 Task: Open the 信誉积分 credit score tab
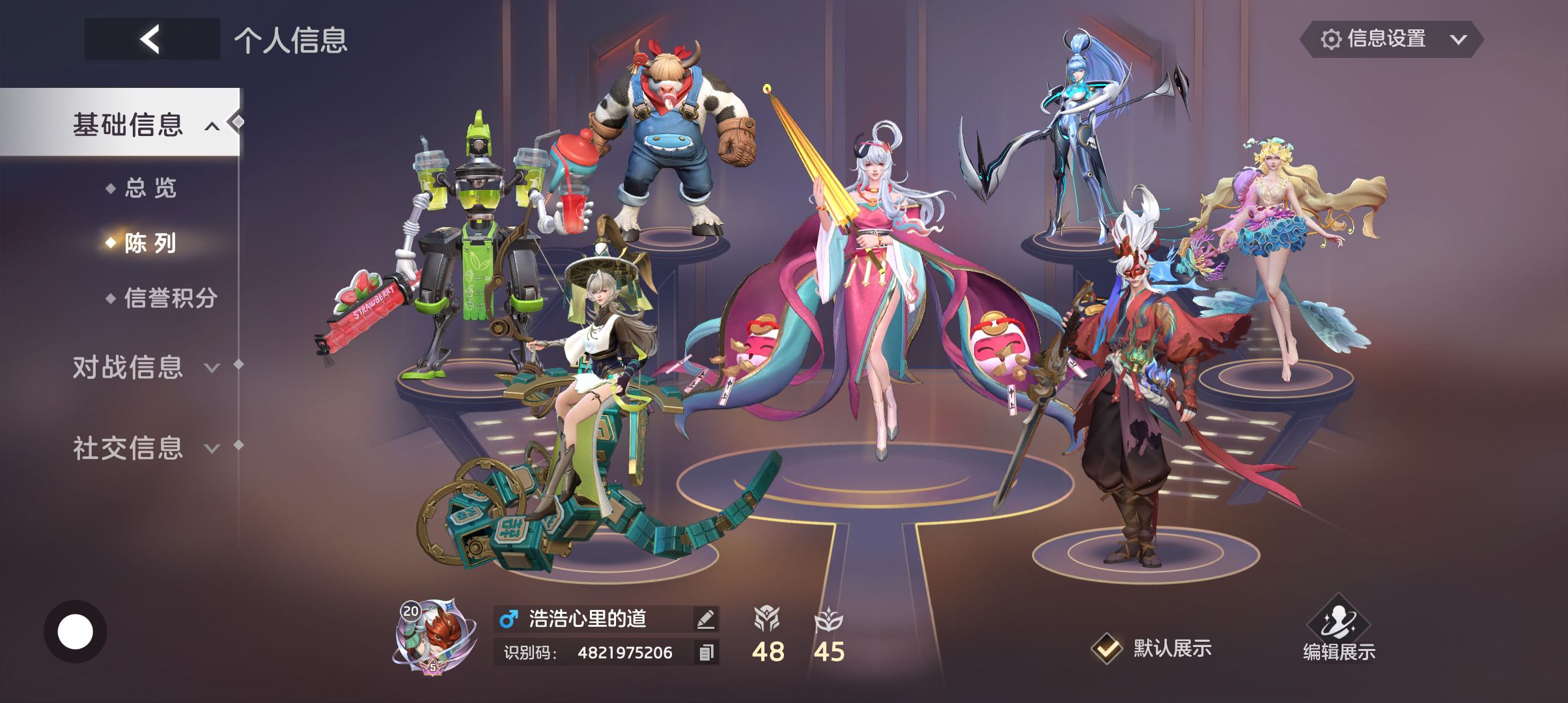169,298
